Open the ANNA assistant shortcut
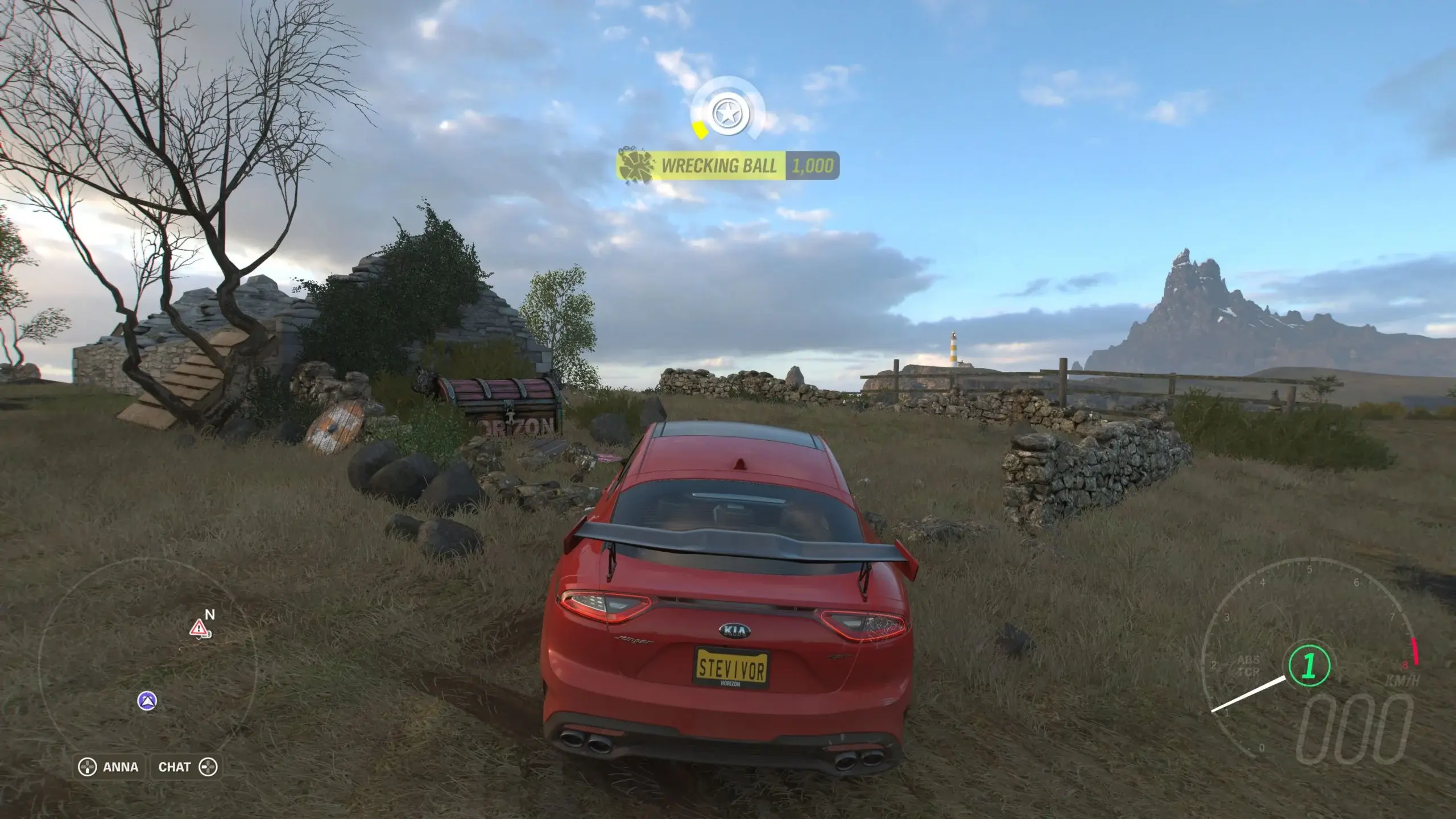Screen dimensions: 1456x819 click(109, 767)
